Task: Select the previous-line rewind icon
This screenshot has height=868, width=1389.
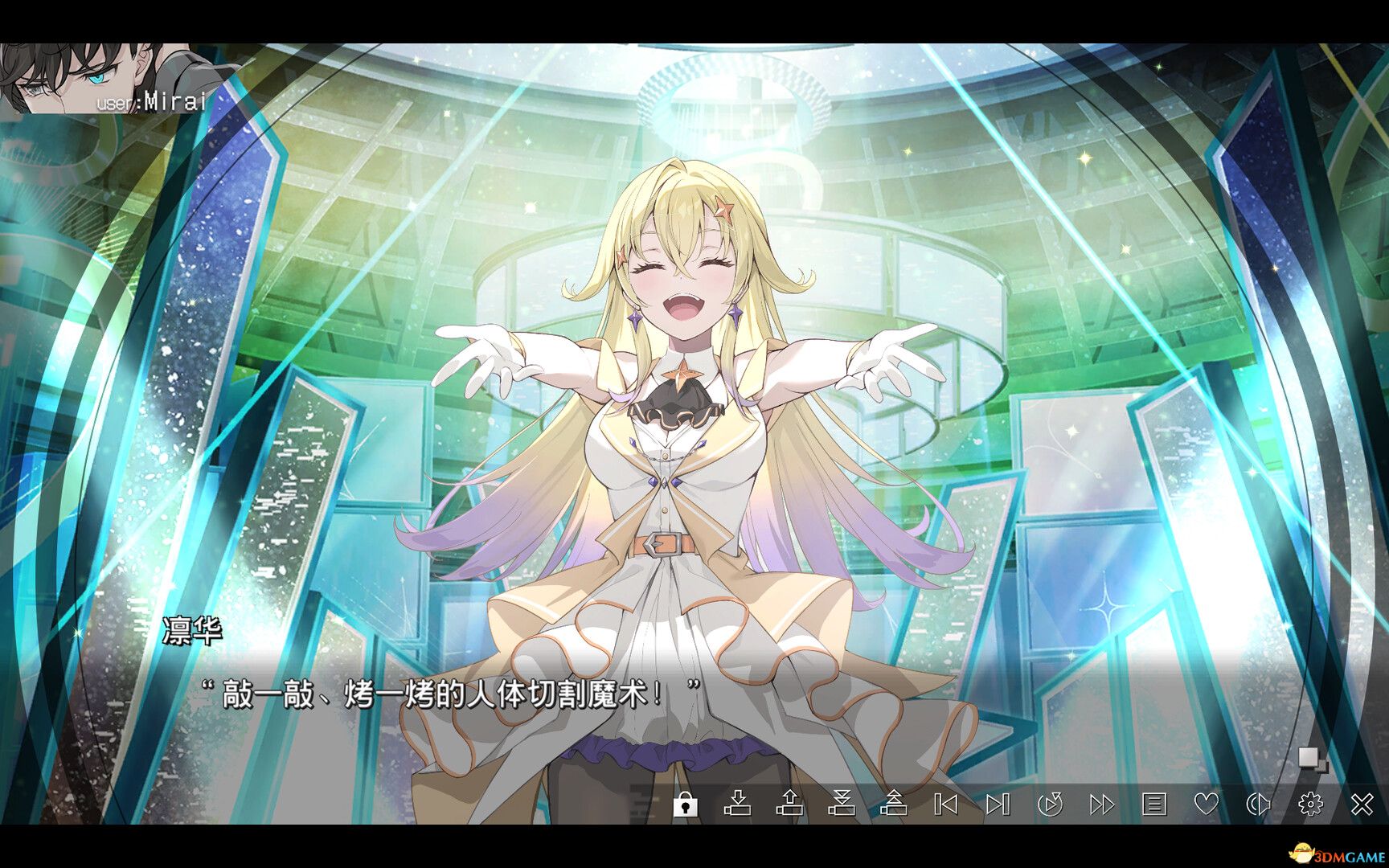Action: pyautogui.click(x=947, y=806)
